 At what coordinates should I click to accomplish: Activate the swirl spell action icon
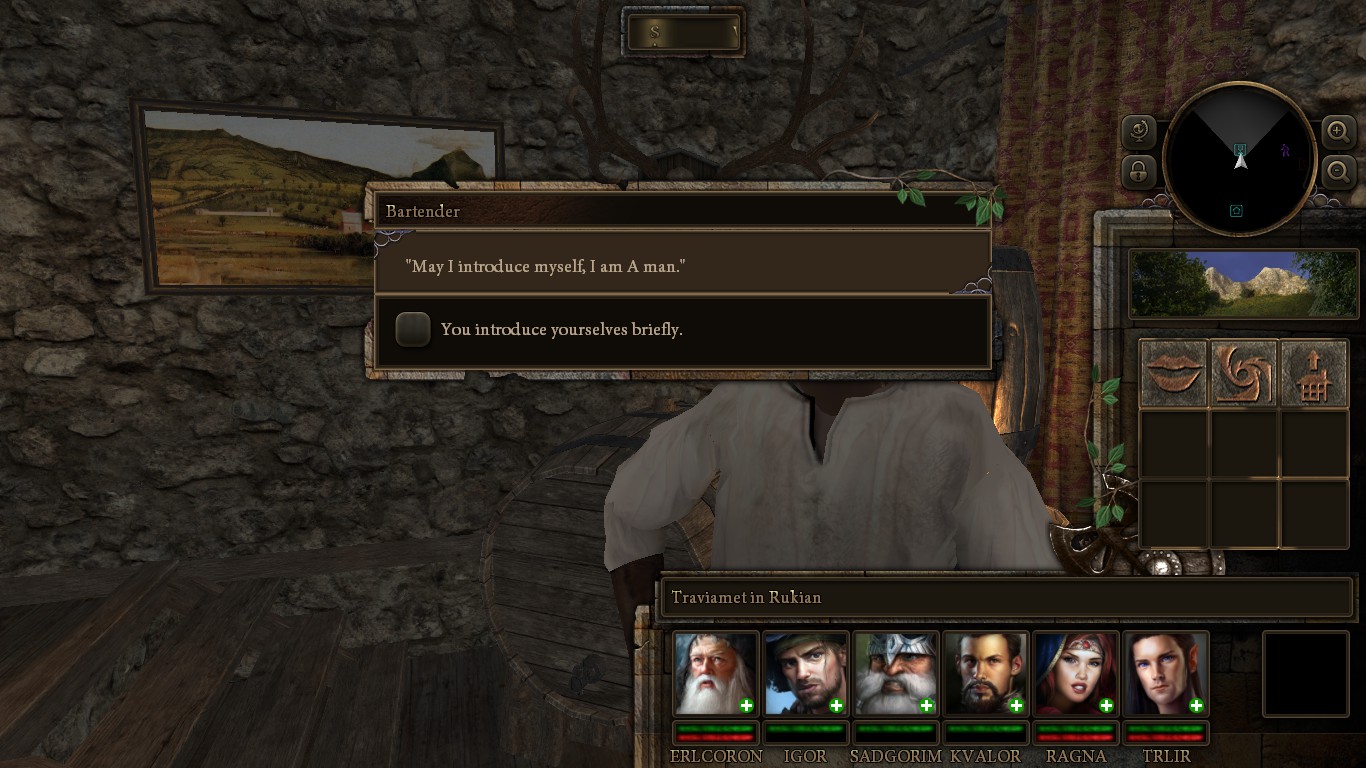click(1244, 373)
